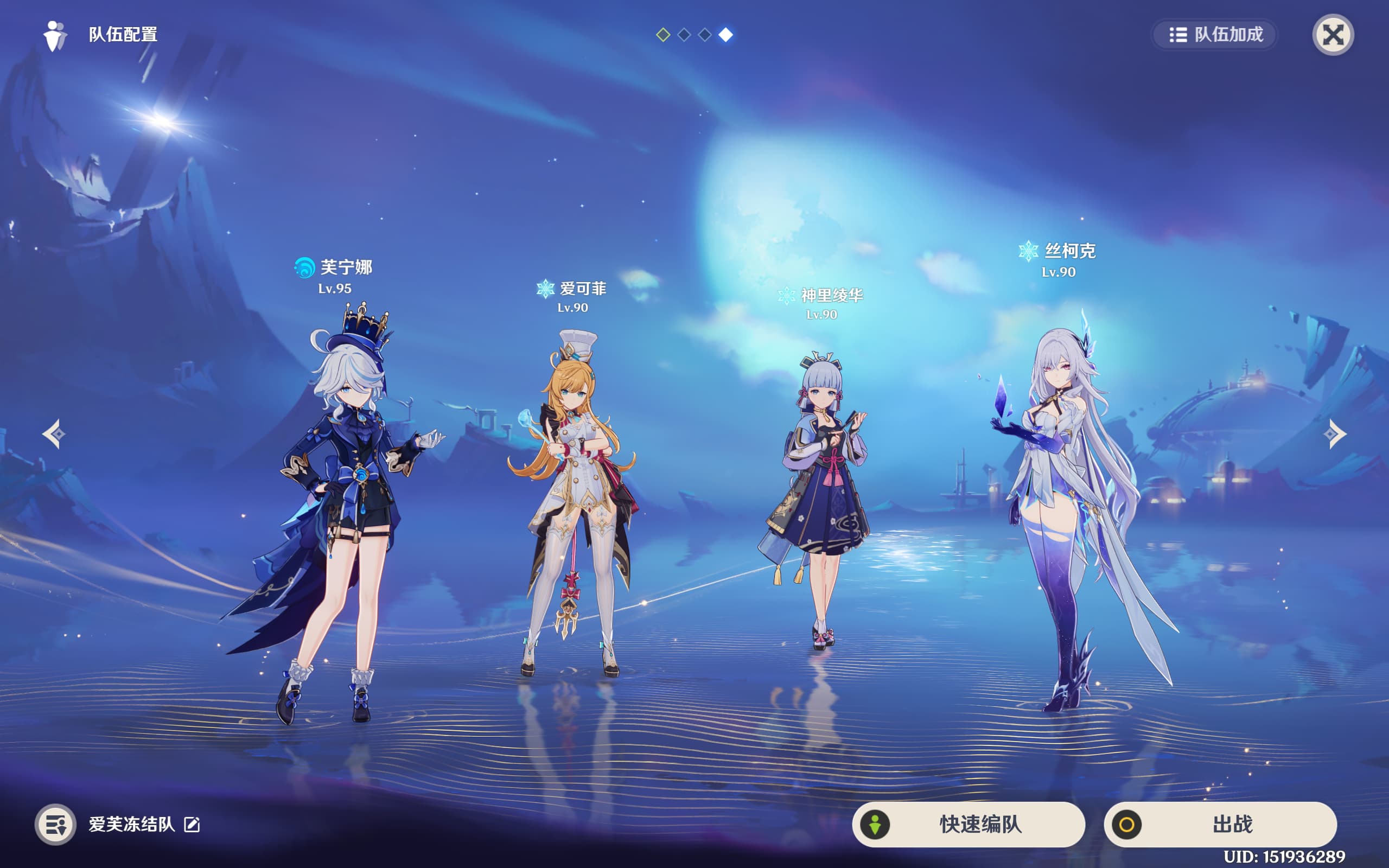Switch to the next party with right arrow
This screenshot has height=868, width=1389.
point(1335,434)
